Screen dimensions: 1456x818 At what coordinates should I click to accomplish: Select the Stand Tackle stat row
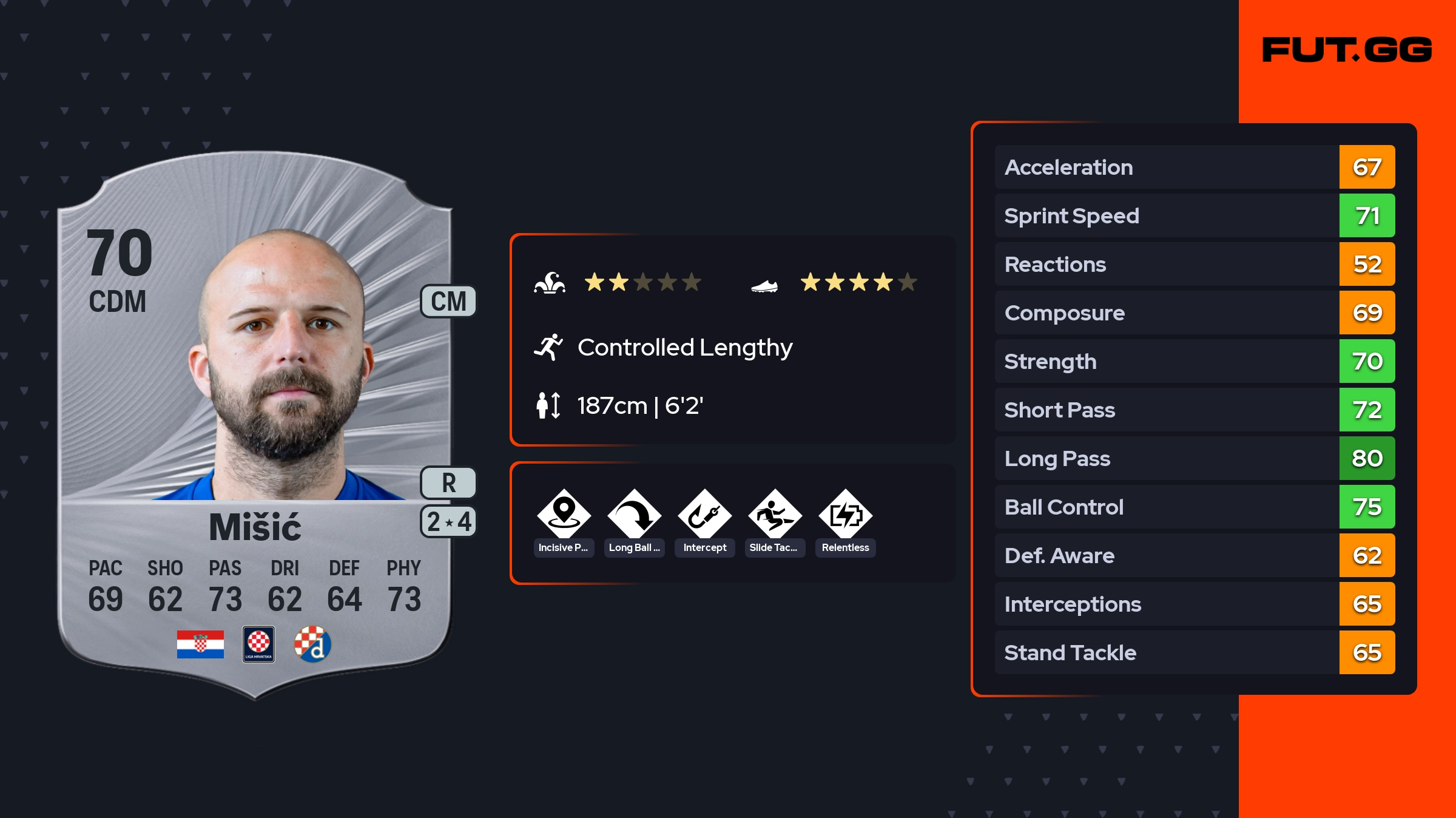[1195, 653]
